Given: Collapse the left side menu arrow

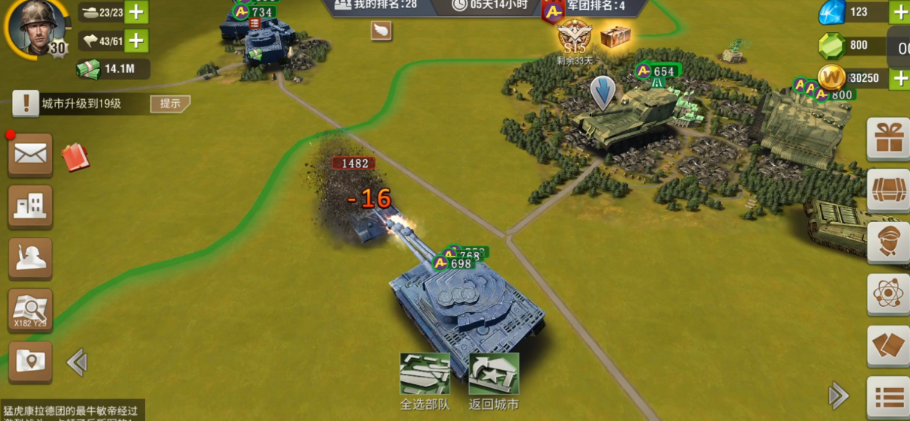Looking at the screenshot, I should click(x=76, y=362).
